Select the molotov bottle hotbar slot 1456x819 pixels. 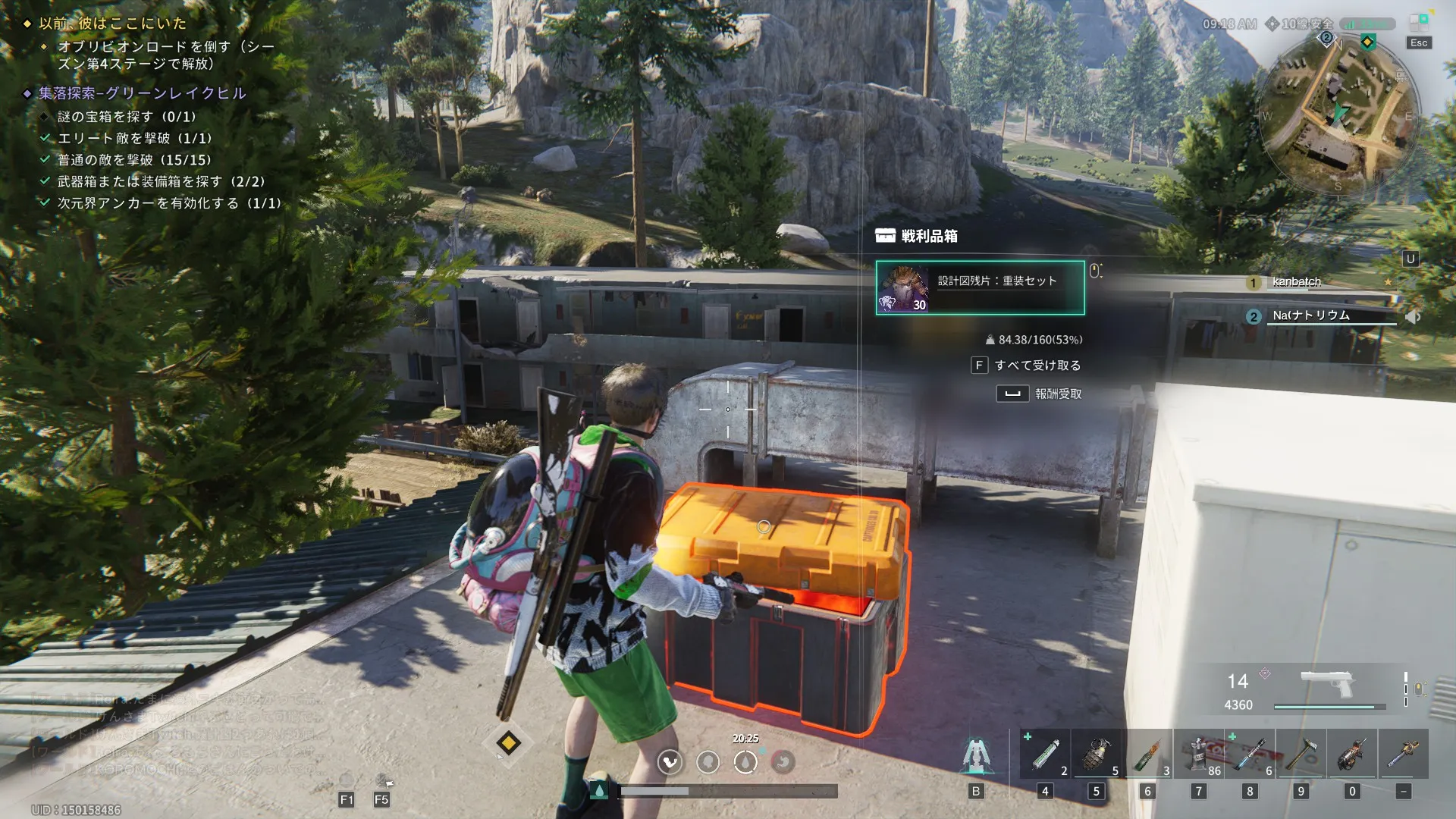click(1147, 755)
